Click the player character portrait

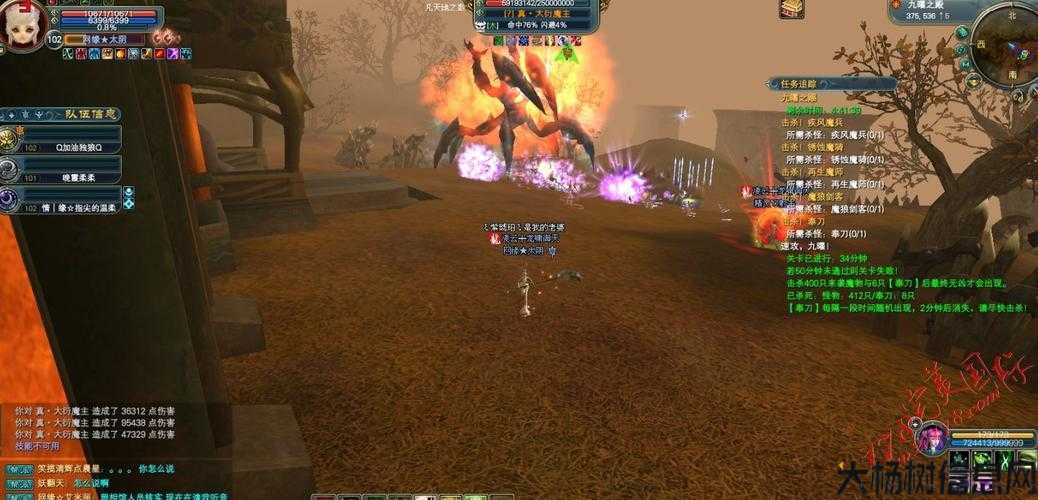point(22,25)
